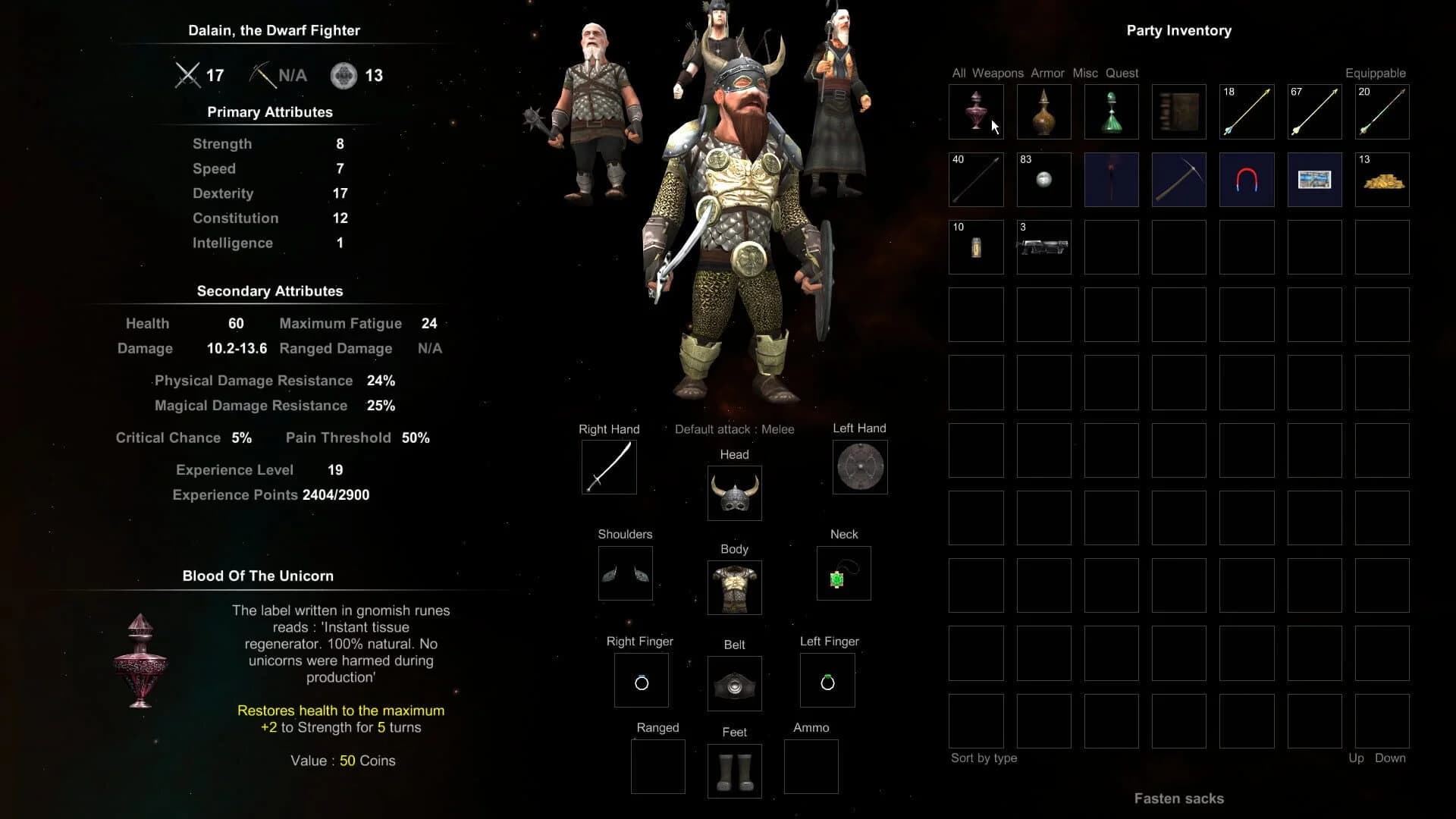Click the Sort by type button

pos(984,758)
